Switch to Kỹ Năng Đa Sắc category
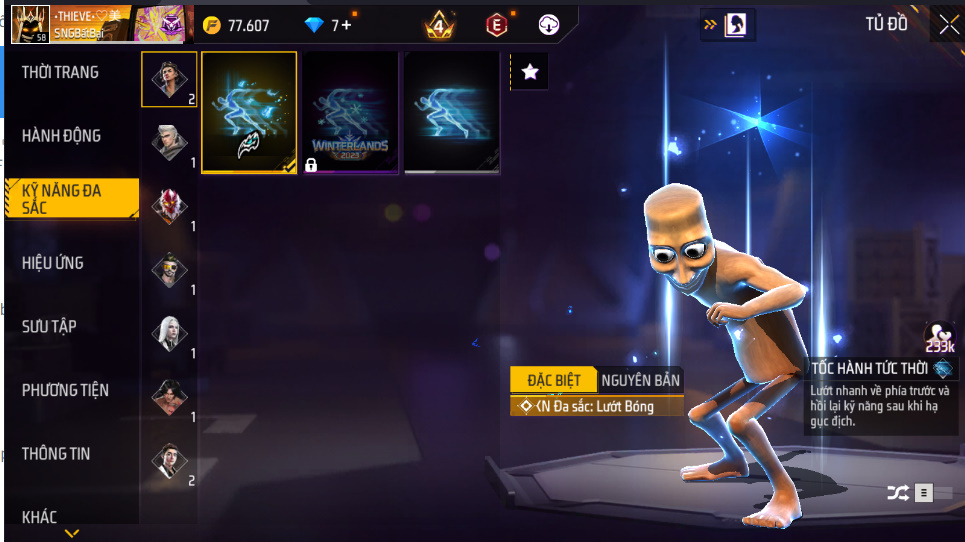The image size is (965, 542). (70, 198)
